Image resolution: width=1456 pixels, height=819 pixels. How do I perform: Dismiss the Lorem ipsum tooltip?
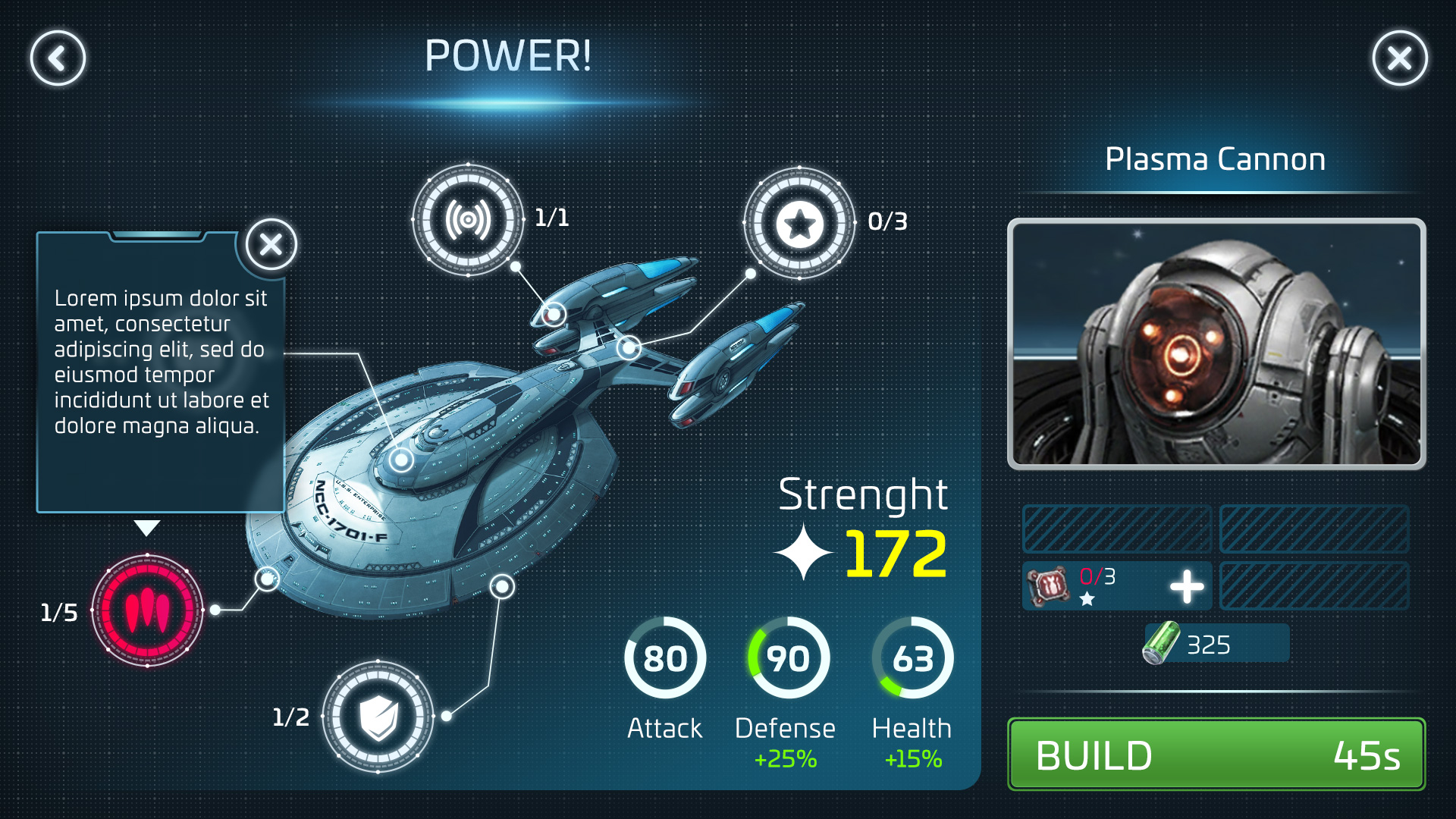pyautogui.click(x=271, y=244)
